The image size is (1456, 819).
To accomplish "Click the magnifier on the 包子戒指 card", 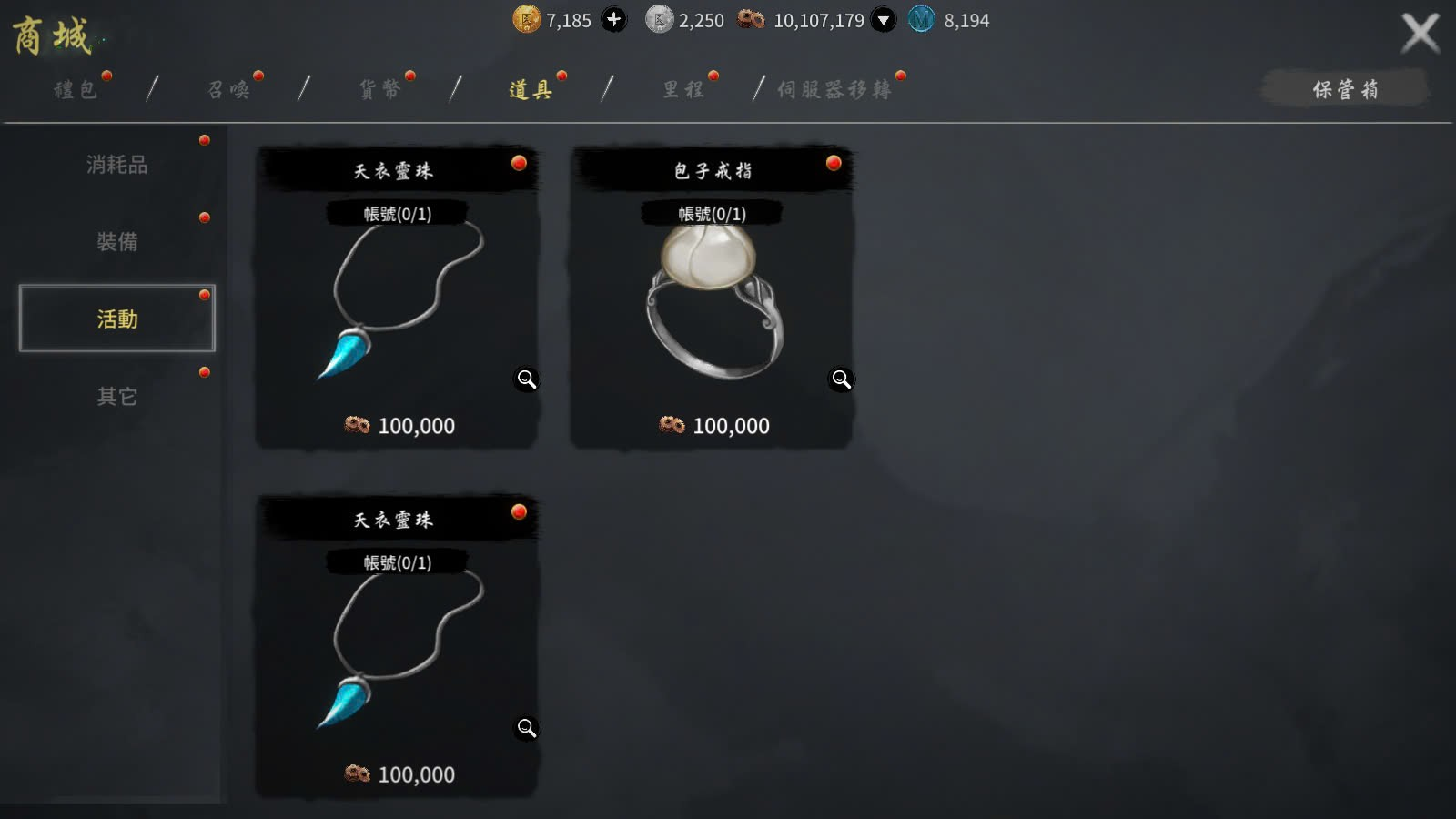I will (841, 379).
